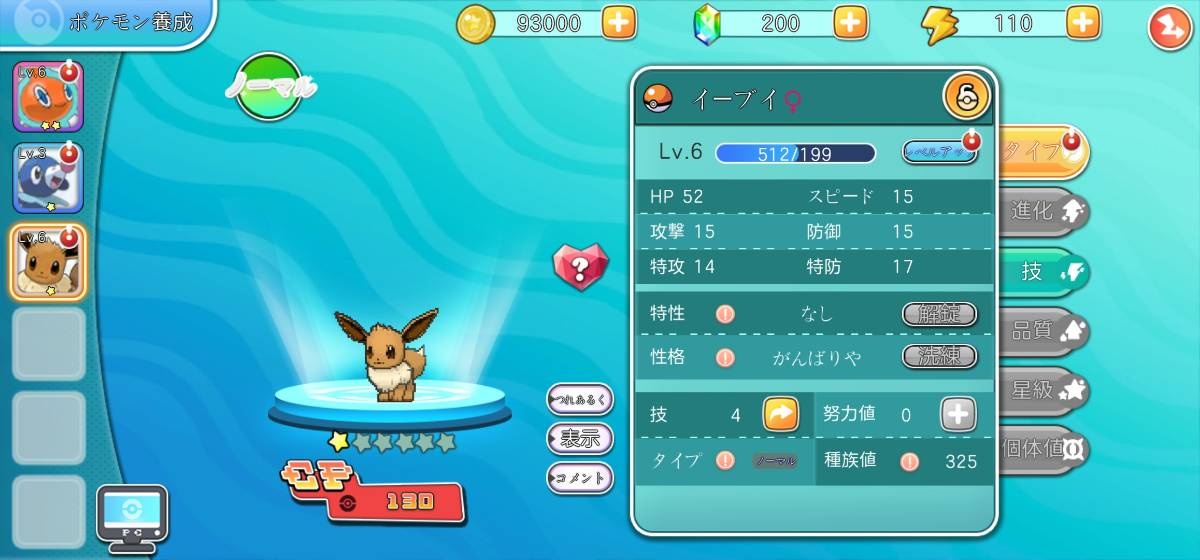Select the orange Lv.6 Pokémon thumbnail
Image resolution: width=1200 pixels, height=560 pixels.
48,97
